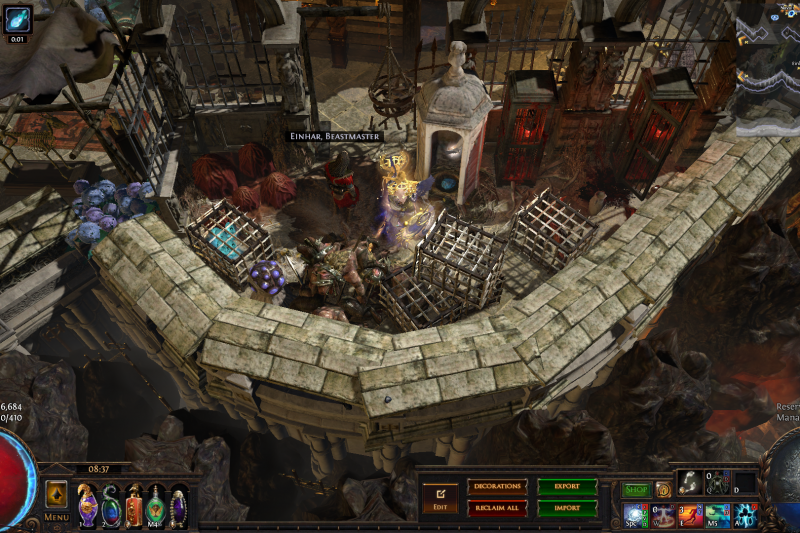Image resolution: width=800 pixels, height=533 pixels.
Task: Activate the teal skill bound to M5
Action: tap(717, 515)
